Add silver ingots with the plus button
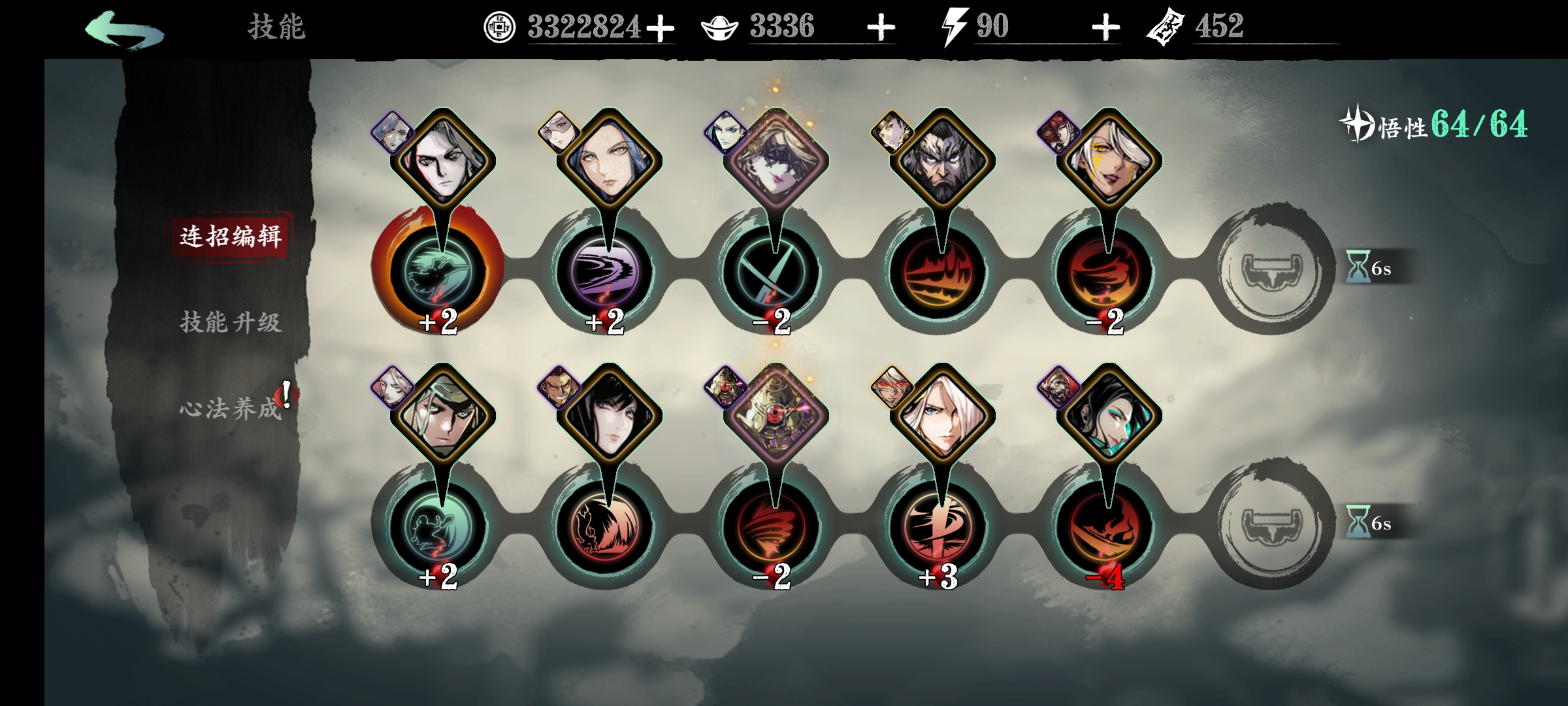The width and height of the screenshot is (1568, 706). [x=881, y=28]
